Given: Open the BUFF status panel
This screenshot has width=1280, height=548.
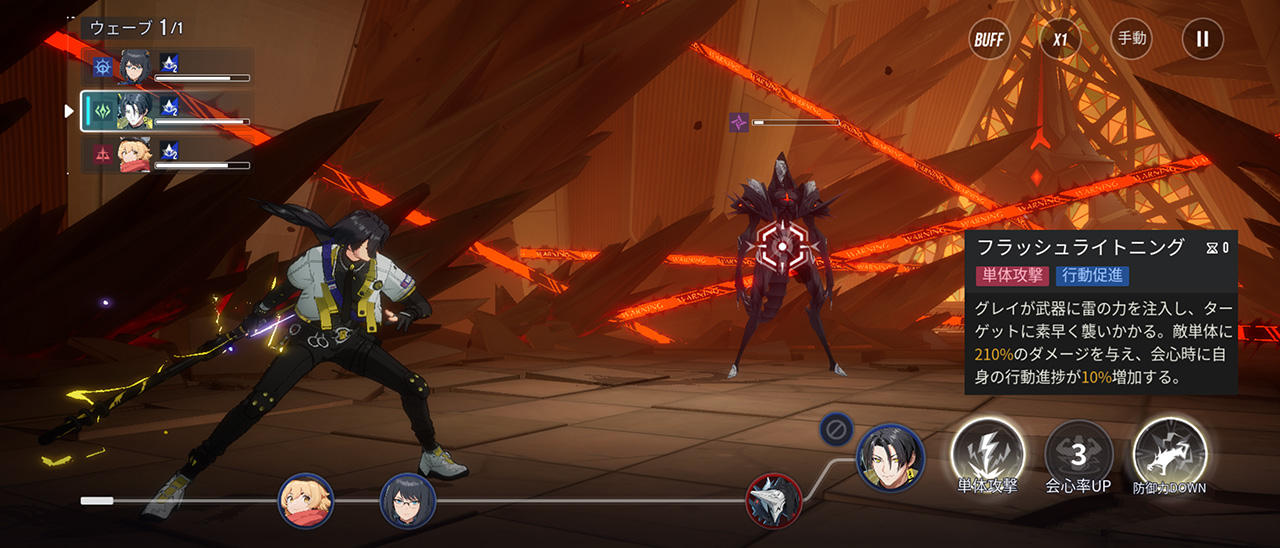Looking at the screenshot, I should [x=989, y=40].
